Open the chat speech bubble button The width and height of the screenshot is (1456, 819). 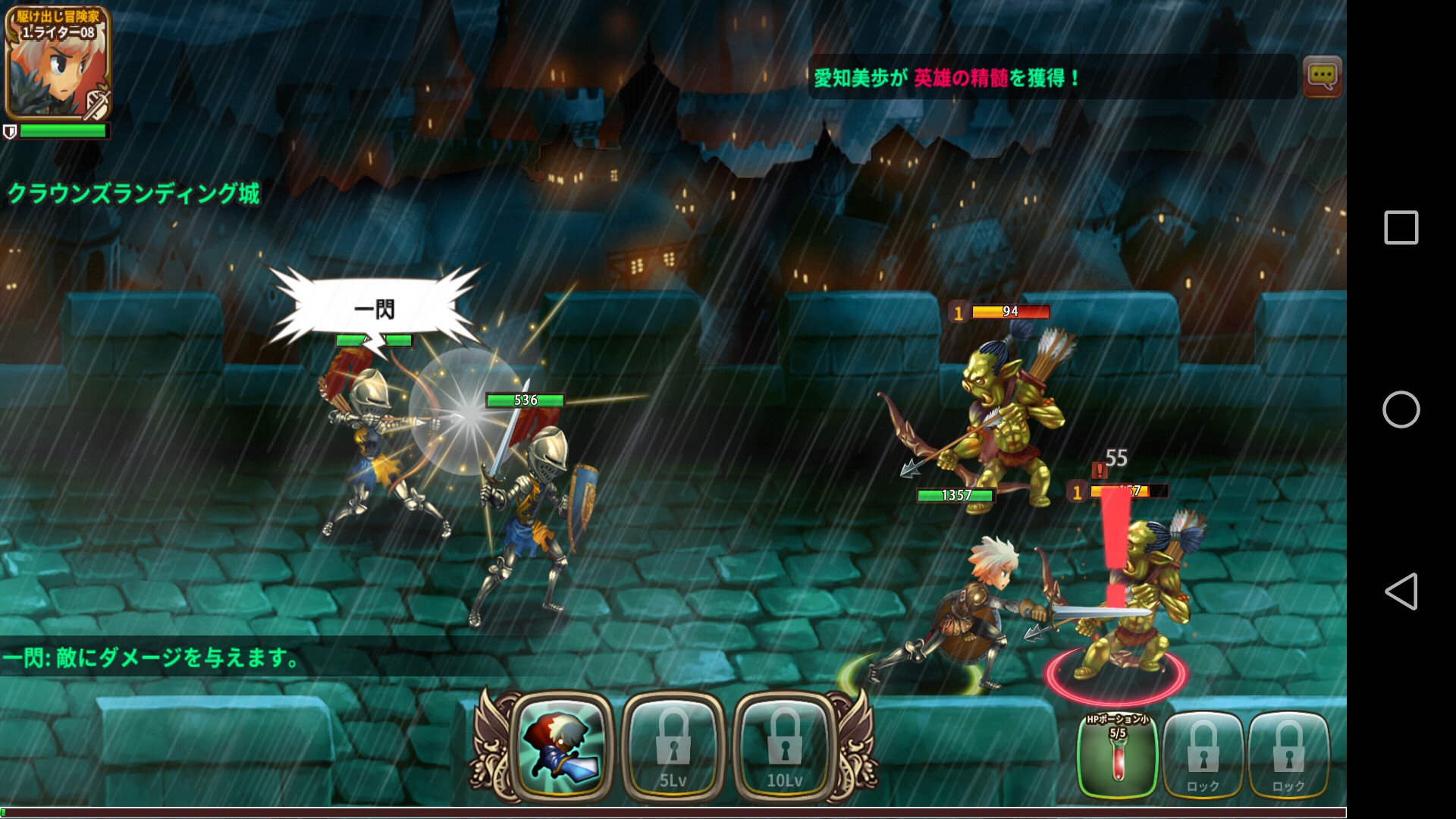[x=1322, y=77]
